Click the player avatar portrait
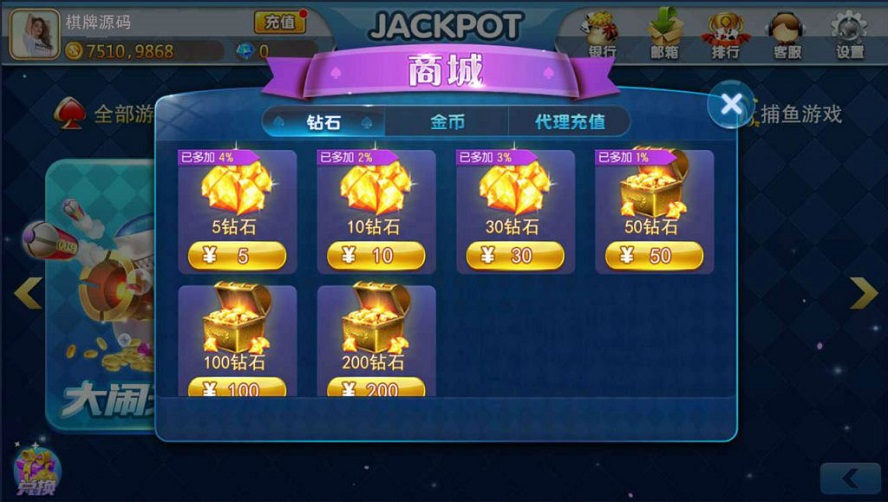 pos(34,32)
